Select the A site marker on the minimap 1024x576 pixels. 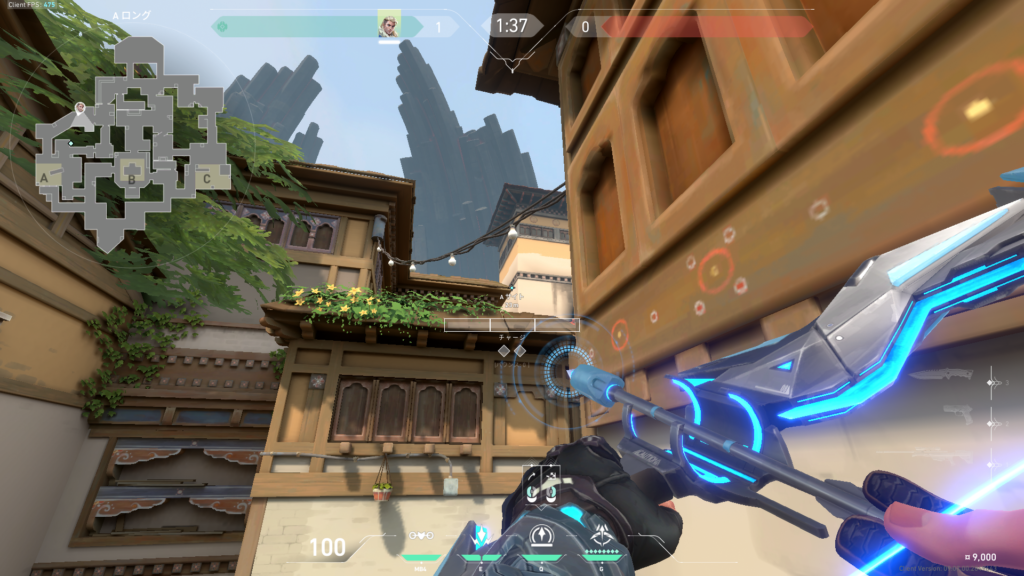pos(45,176)
